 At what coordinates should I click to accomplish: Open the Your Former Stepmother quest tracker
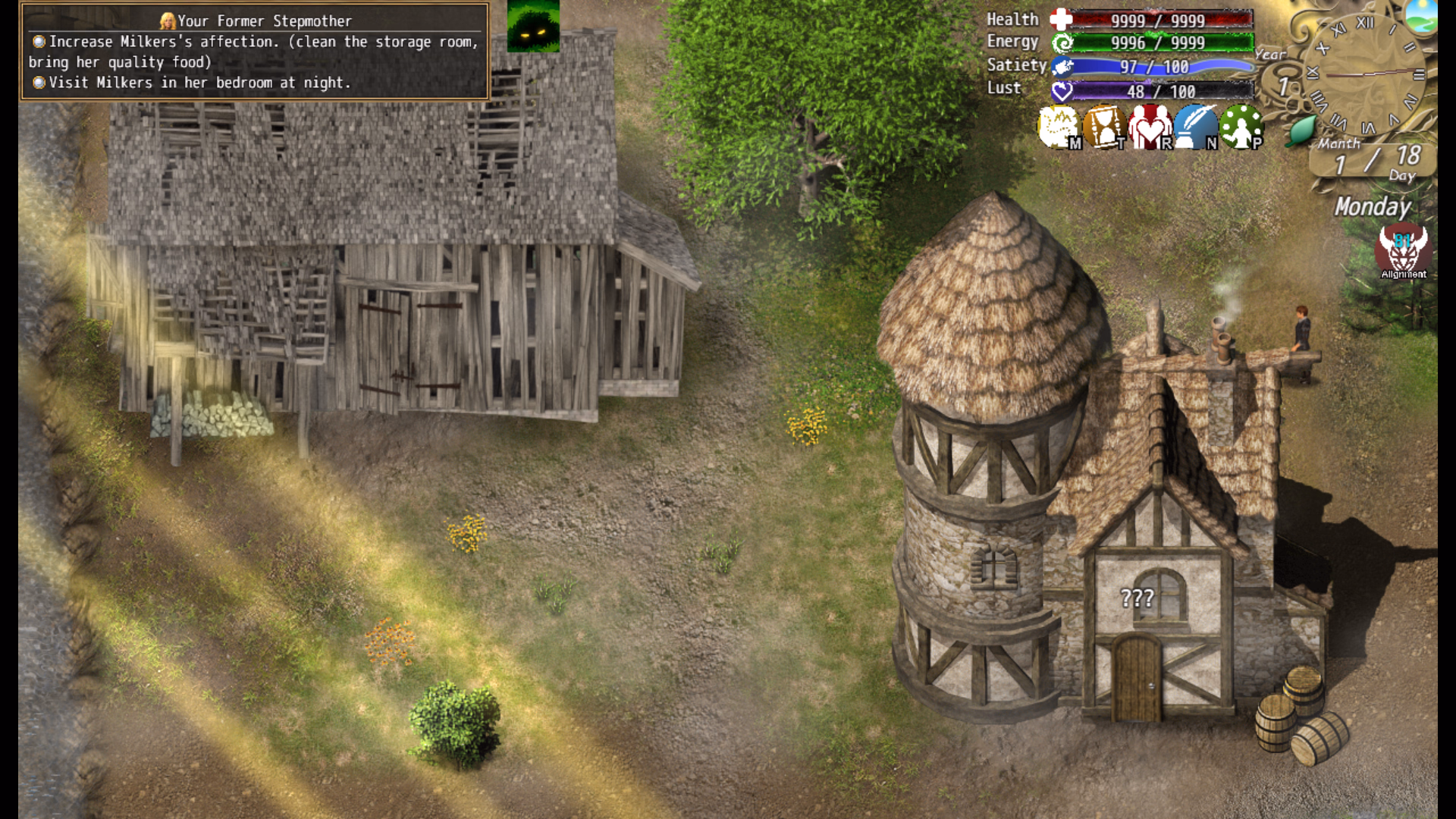click(255, 52)
